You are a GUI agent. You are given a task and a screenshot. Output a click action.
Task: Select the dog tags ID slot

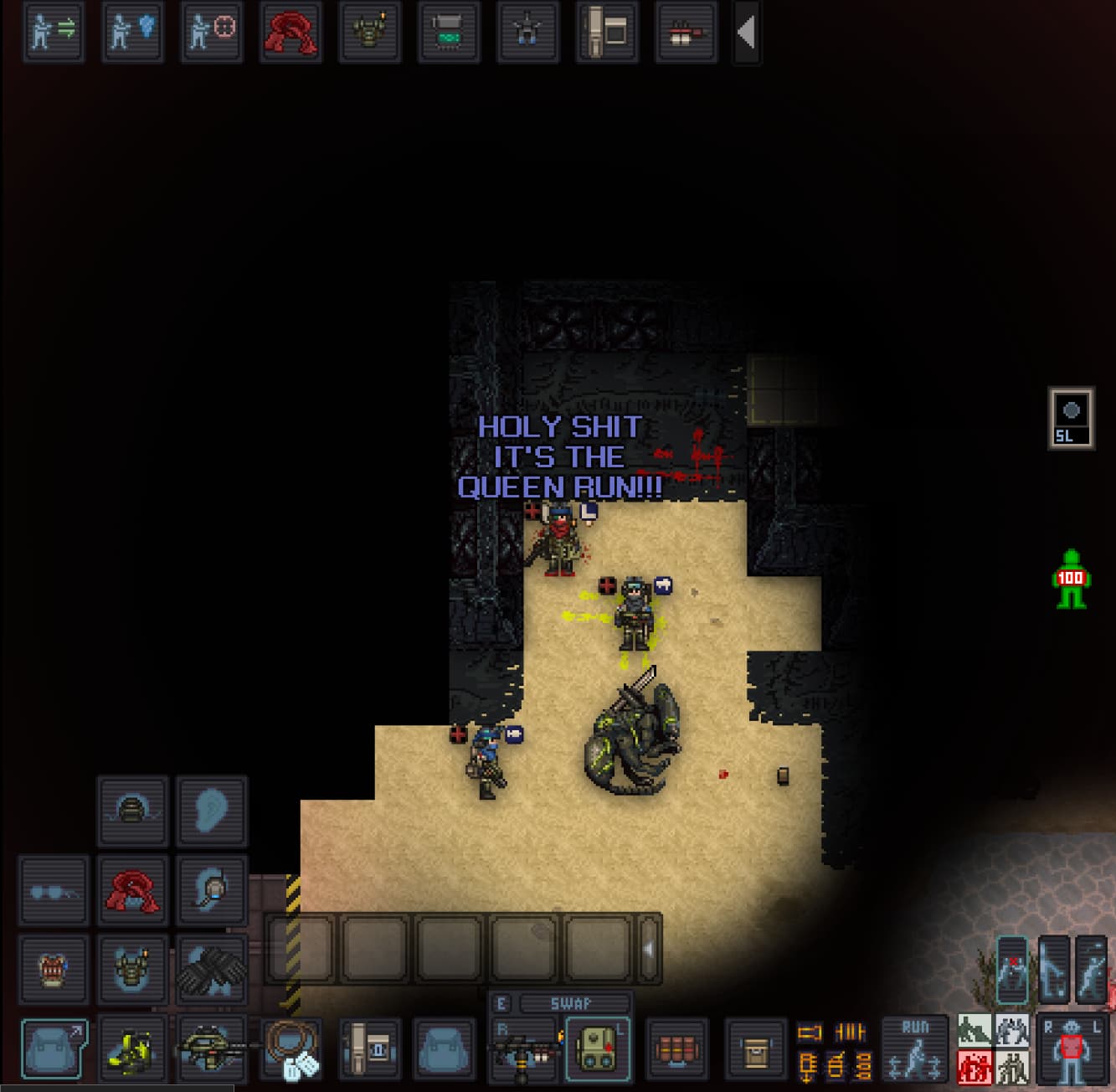pyautogui.click(x=291, y=1048)
